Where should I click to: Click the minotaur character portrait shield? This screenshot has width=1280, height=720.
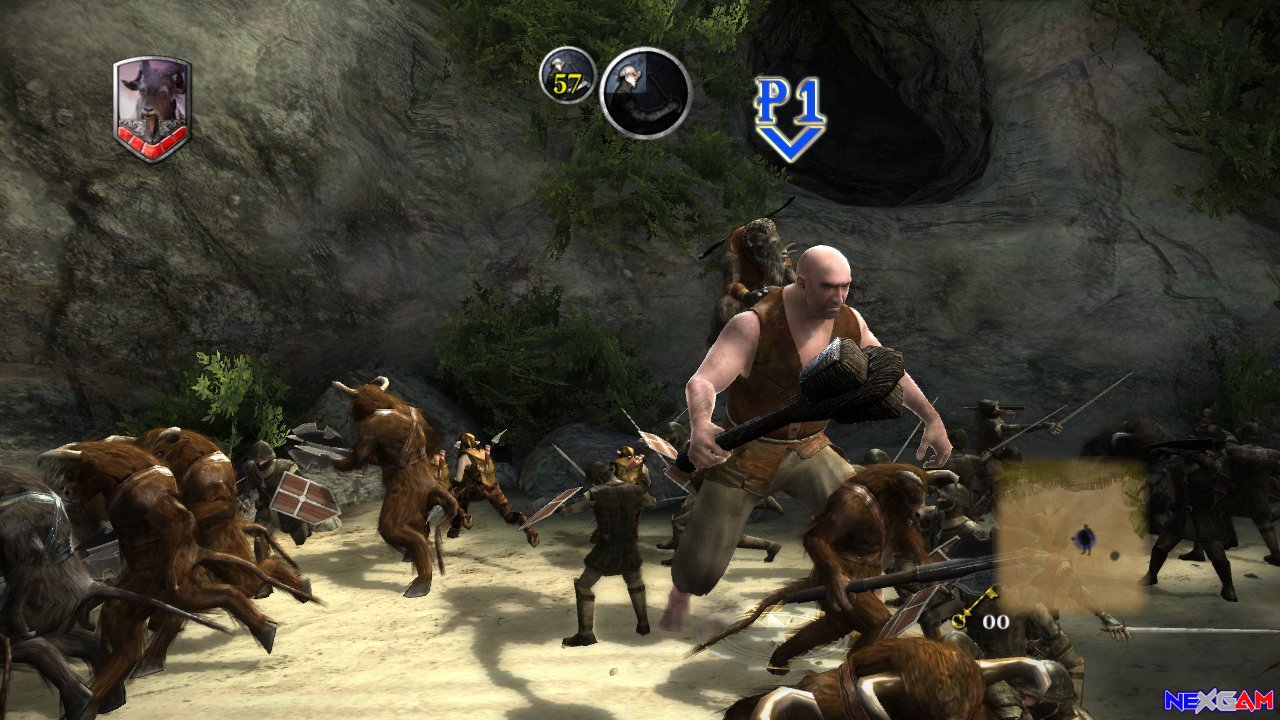[152, 108]
